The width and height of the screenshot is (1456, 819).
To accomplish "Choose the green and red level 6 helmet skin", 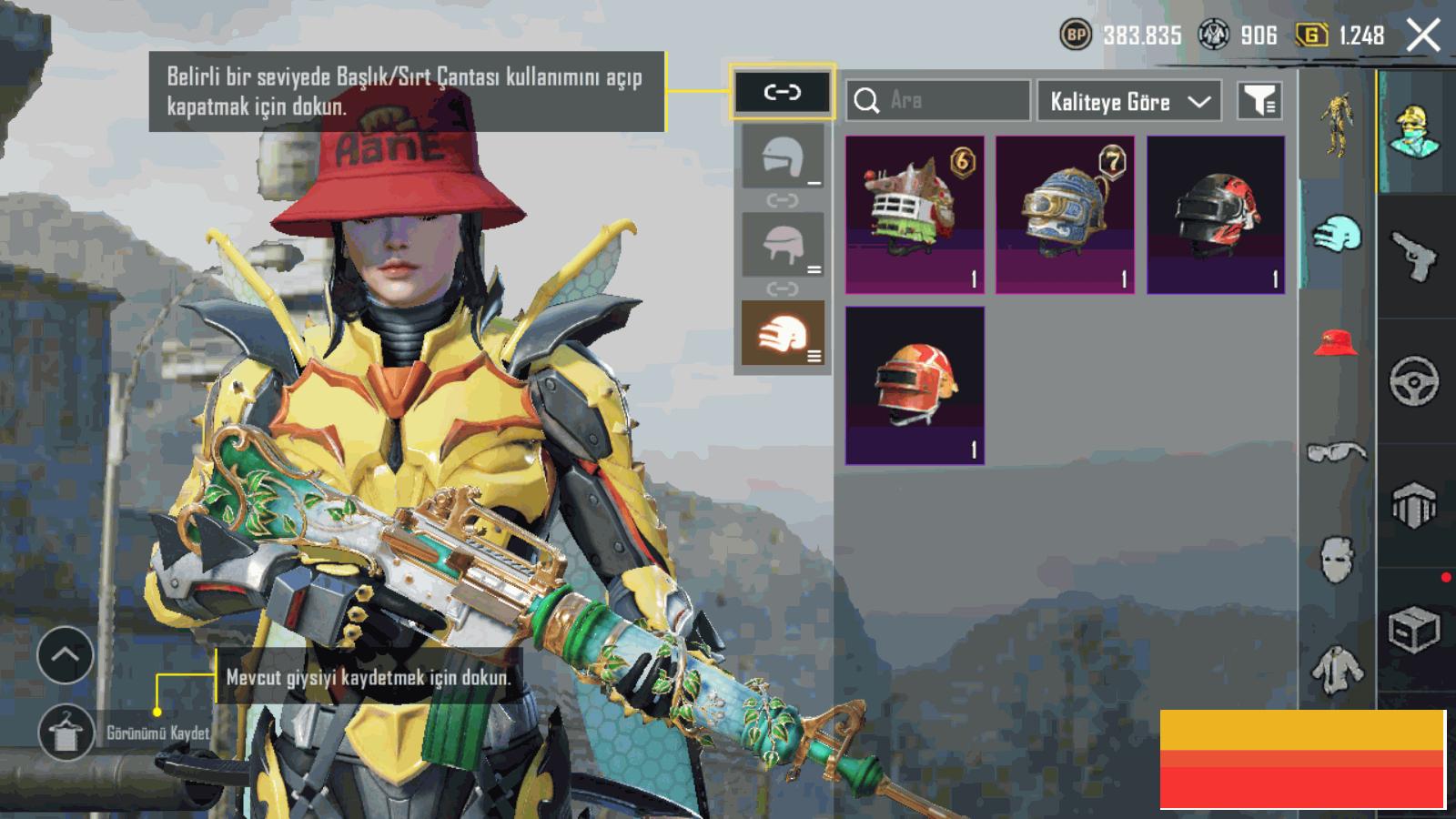I will point(915,215).
